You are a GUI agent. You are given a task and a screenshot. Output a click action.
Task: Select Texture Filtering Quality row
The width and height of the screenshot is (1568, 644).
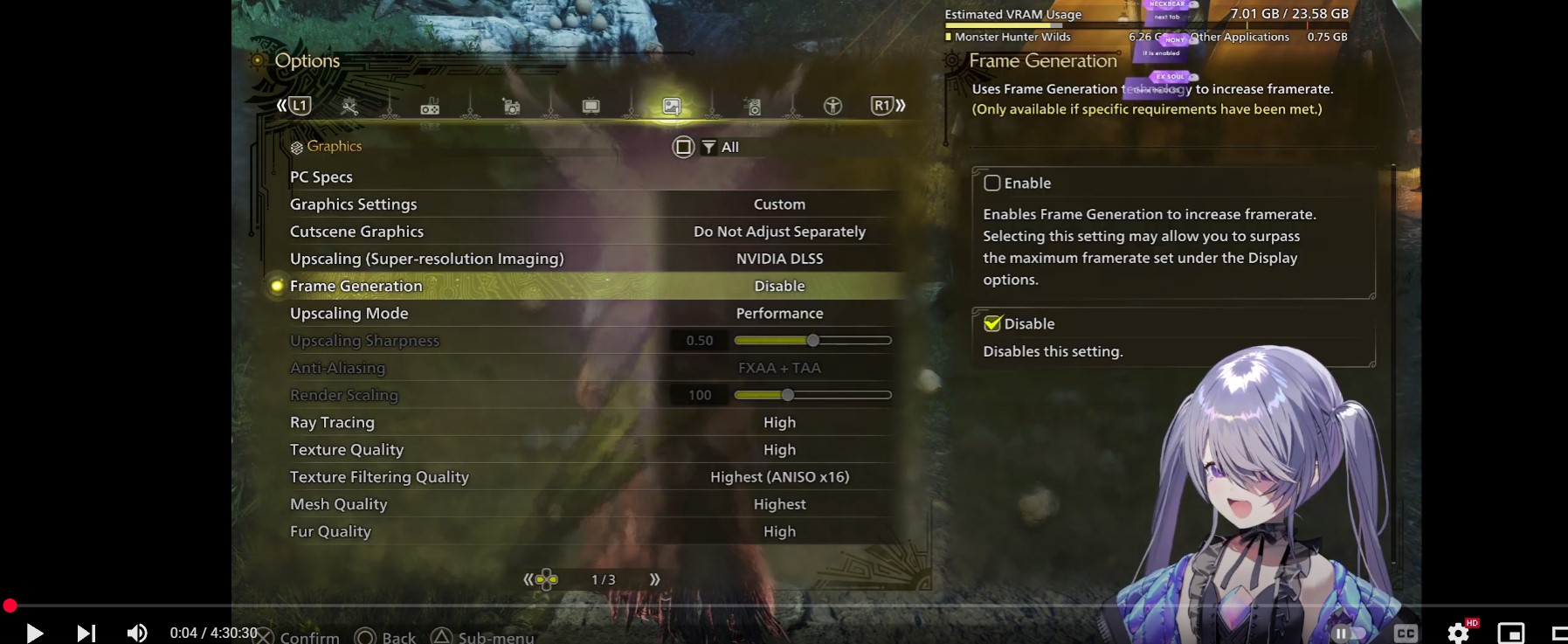[x=379, y=477]
